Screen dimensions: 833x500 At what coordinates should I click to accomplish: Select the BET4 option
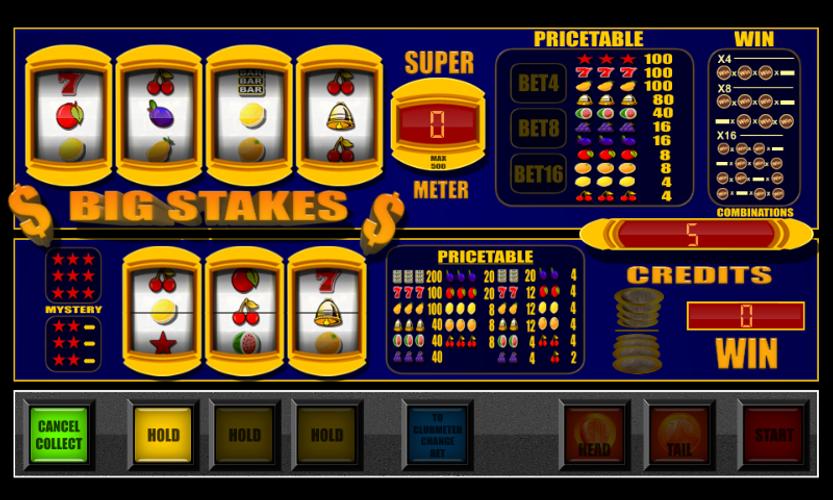pos(538,84)
